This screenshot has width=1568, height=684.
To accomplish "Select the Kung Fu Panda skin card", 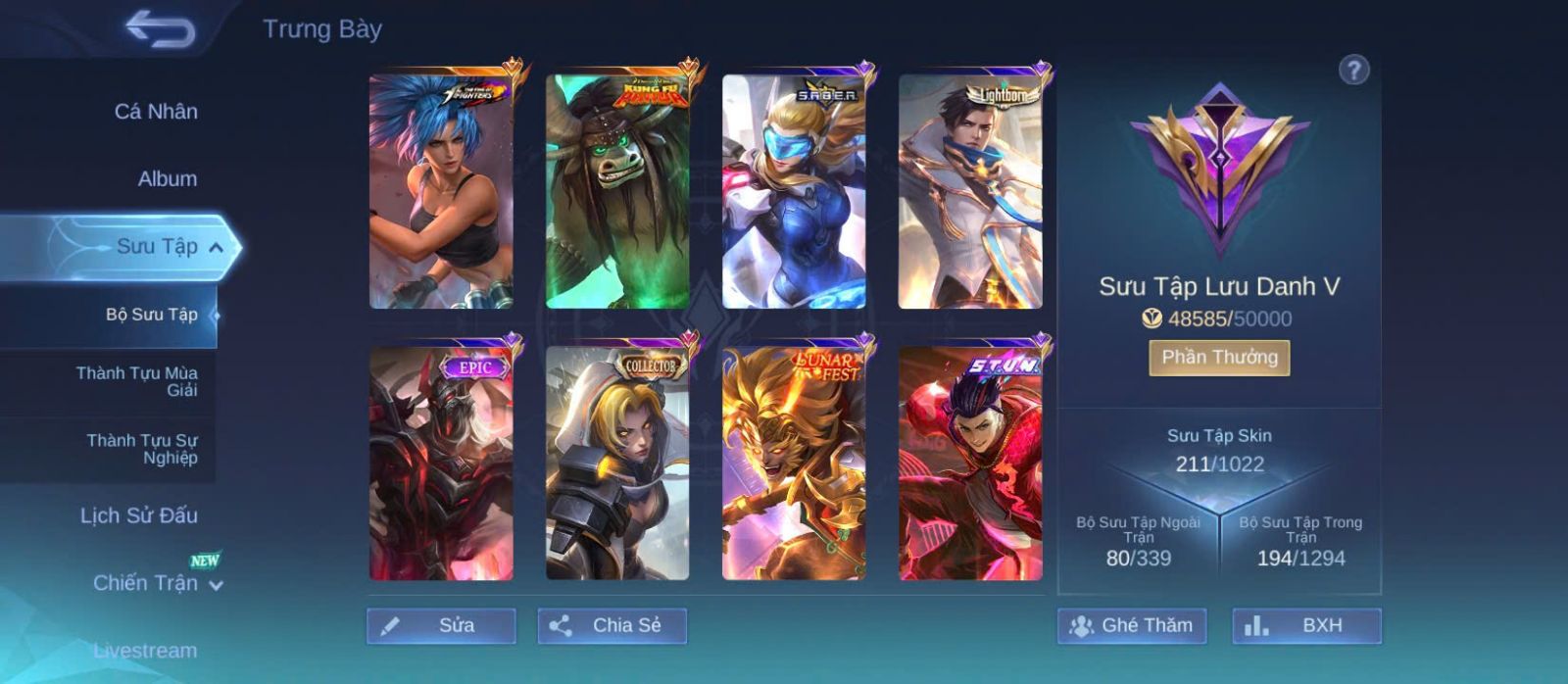I will (x=617, y=192).
